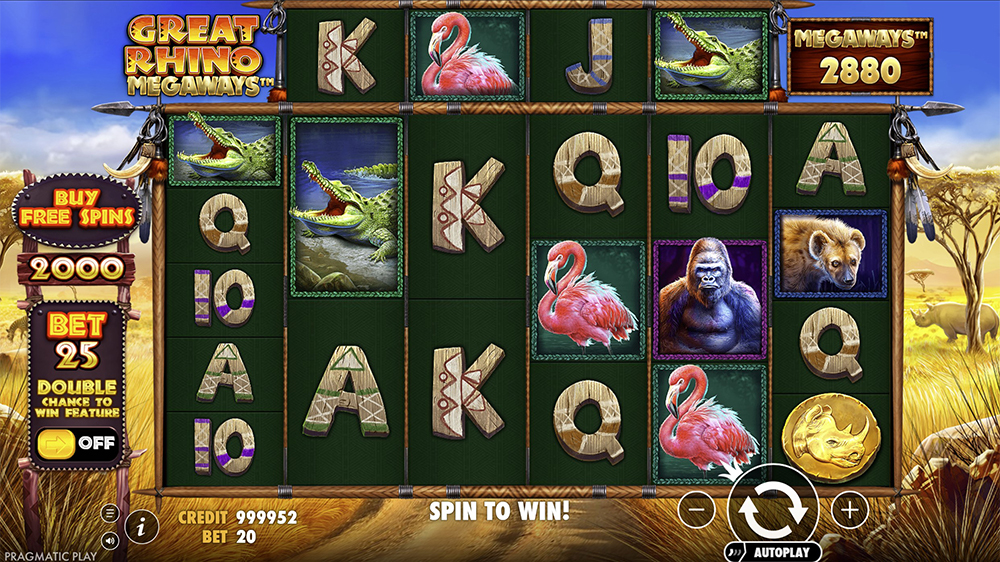Open the info paytable with the i button
This screenshot has width=1000, height=562.
(142, 525)
